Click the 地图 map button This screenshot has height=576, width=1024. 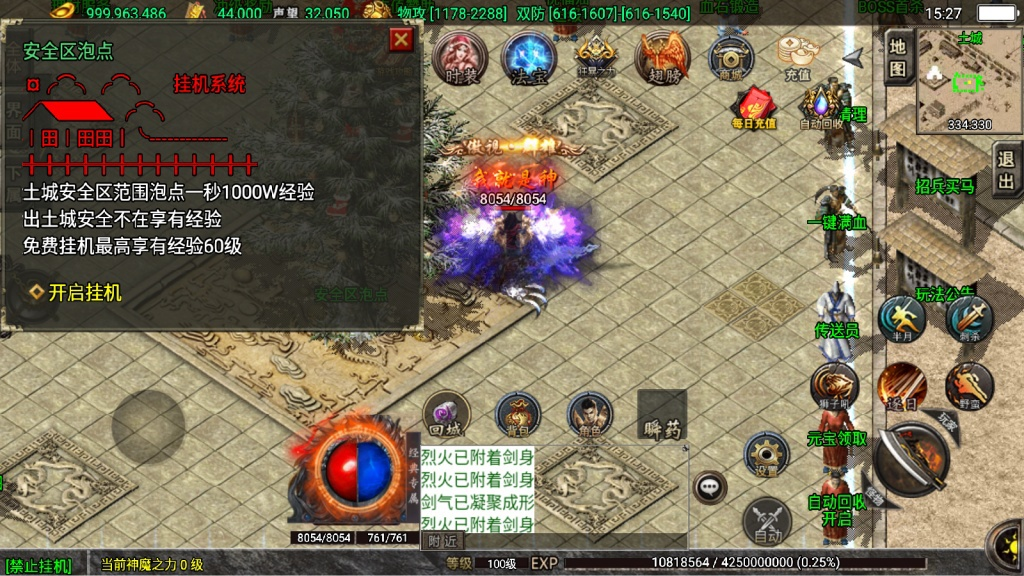898,57
